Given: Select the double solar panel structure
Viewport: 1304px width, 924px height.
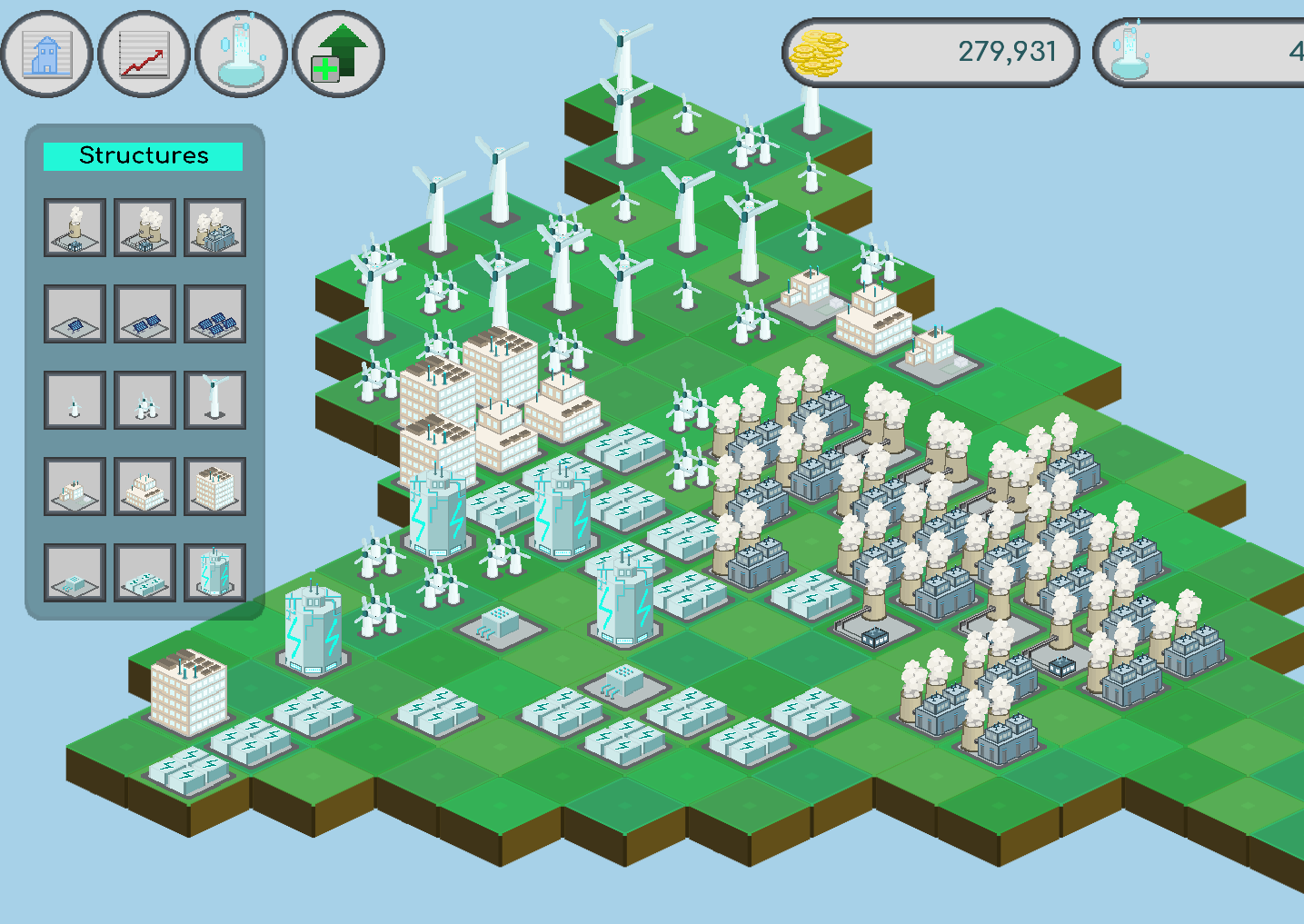Looking at the screenshot, I should [144, 313].
